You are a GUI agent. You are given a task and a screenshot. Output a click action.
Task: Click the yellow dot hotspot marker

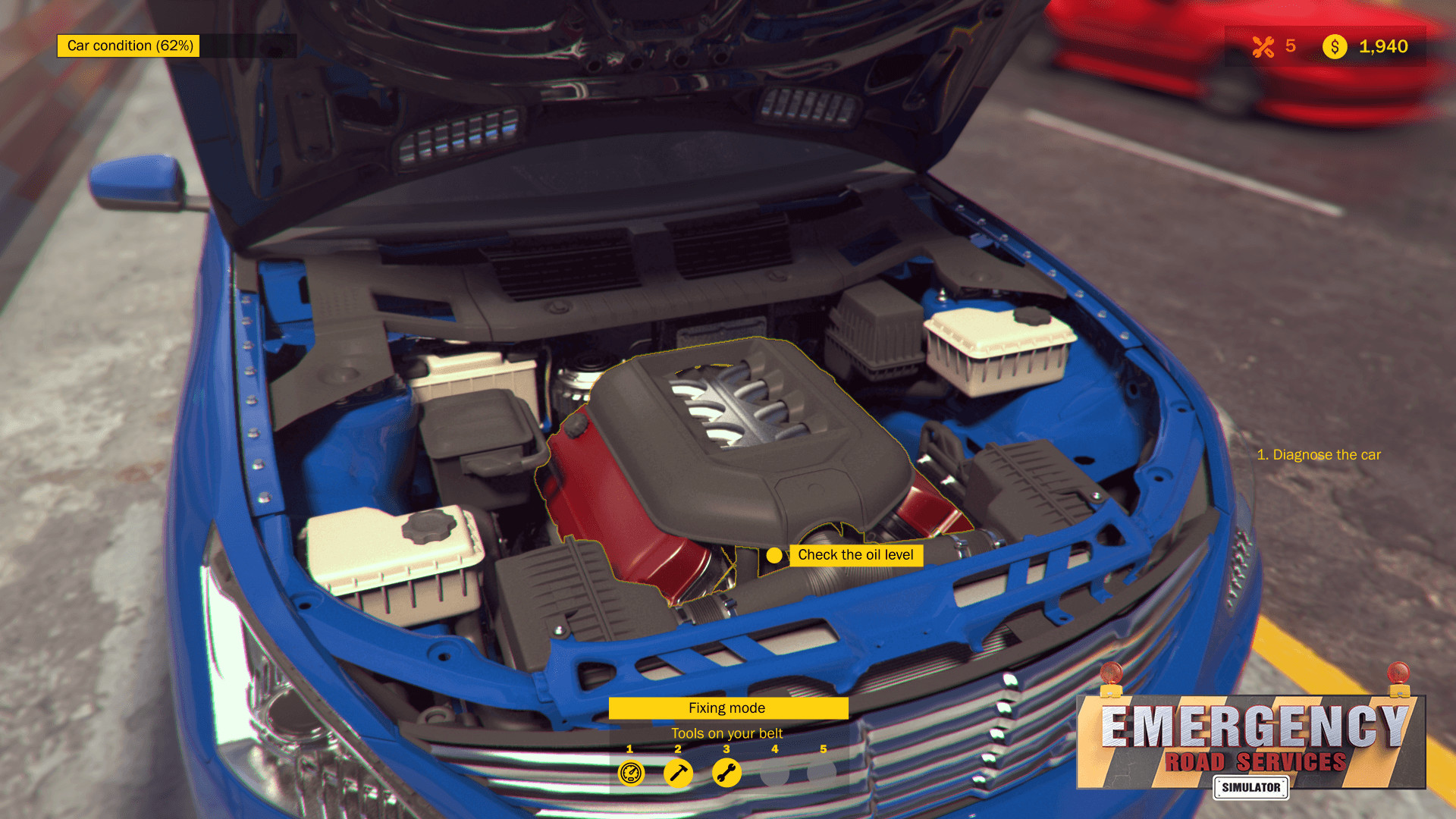774,555
